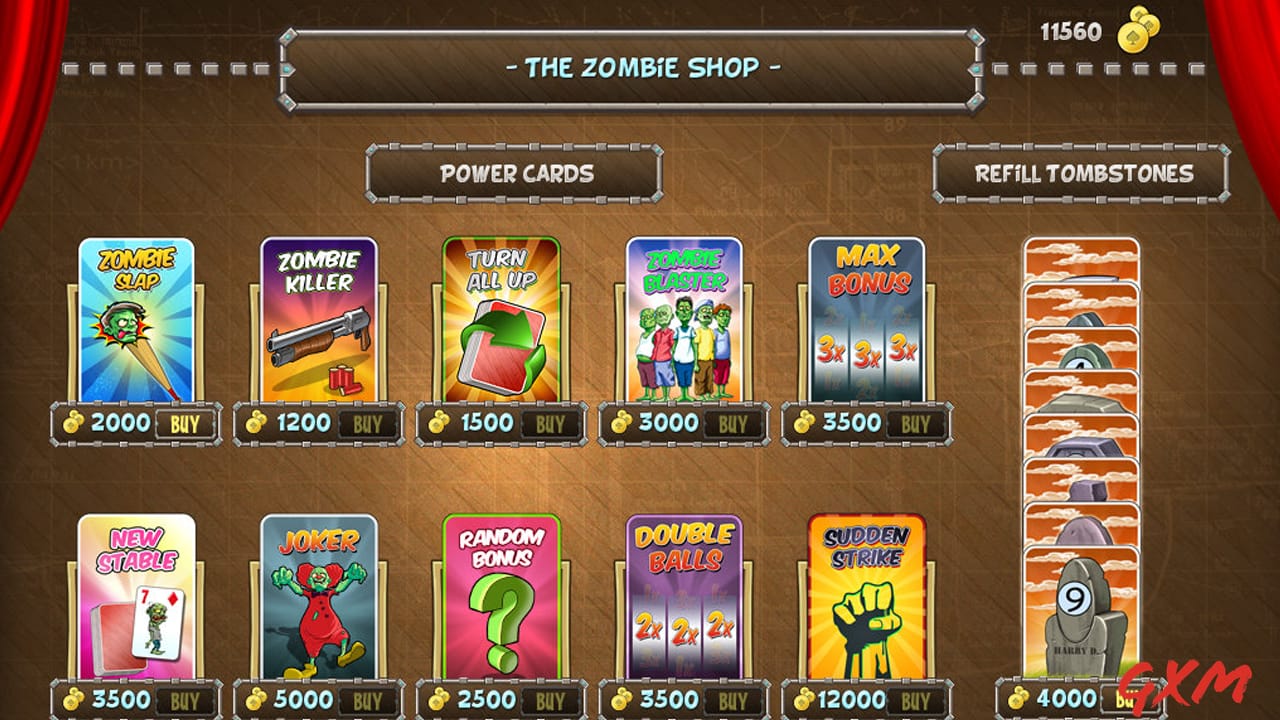
Task: Select the Sudden Strike fist card
Action: click(865, 600)
